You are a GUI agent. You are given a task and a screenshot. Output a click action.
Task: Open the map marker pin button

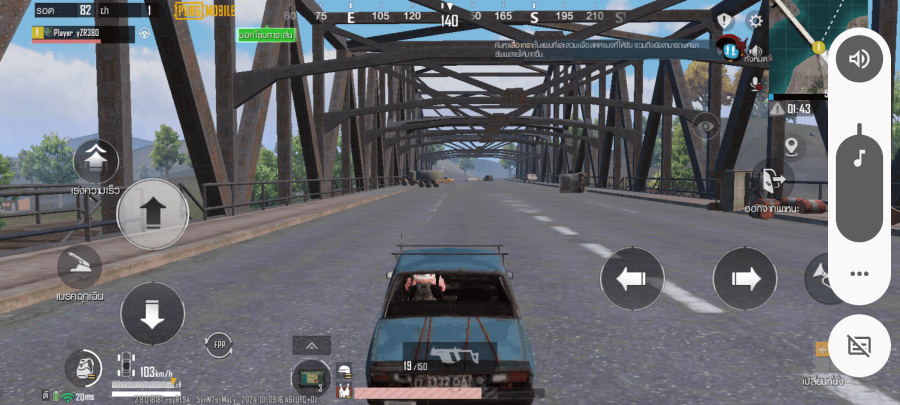(794, 147)
